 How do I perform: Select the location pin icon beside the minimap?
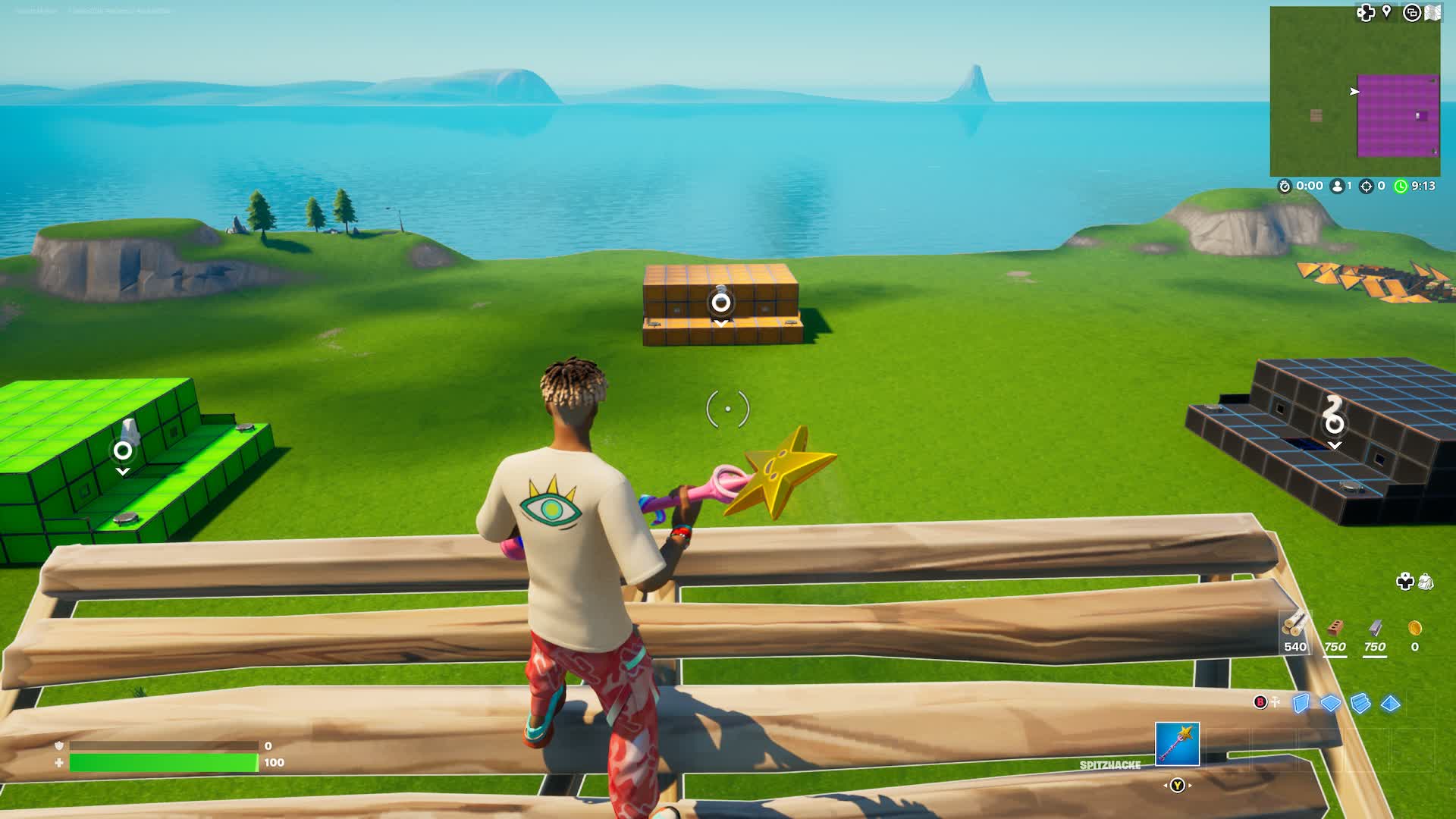(x=1386, y=11)
